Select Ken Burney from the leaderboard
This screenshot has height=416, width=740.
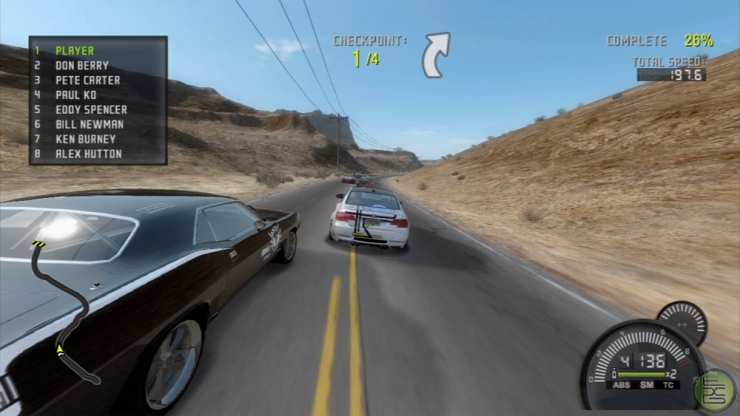pos(85,139)
